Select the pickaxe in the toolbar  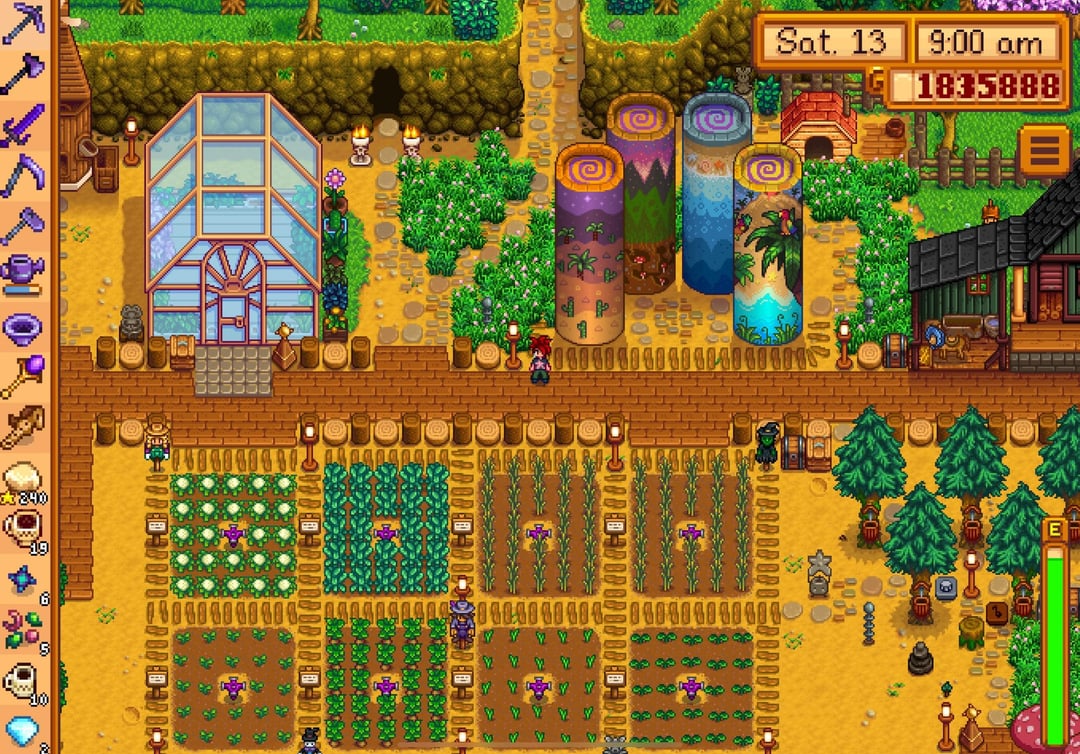click(x=22, y=24)
